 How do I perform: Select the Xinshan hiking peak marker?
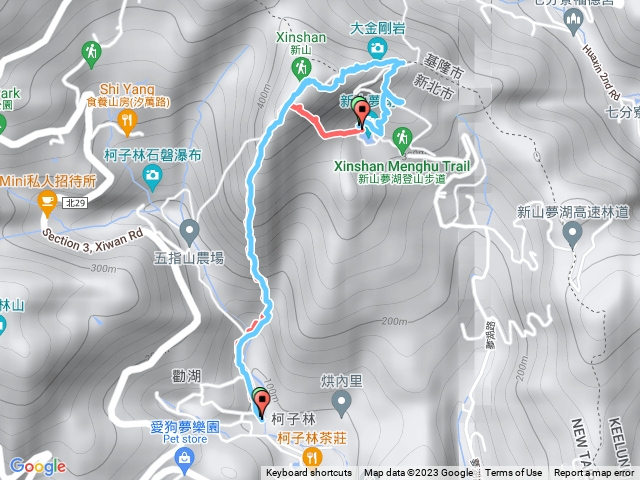[x=300, y=69]
